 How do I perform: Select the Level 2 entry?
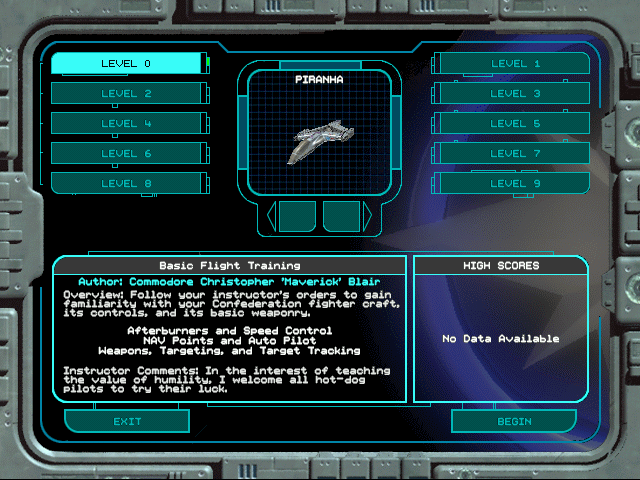point(127,94)
